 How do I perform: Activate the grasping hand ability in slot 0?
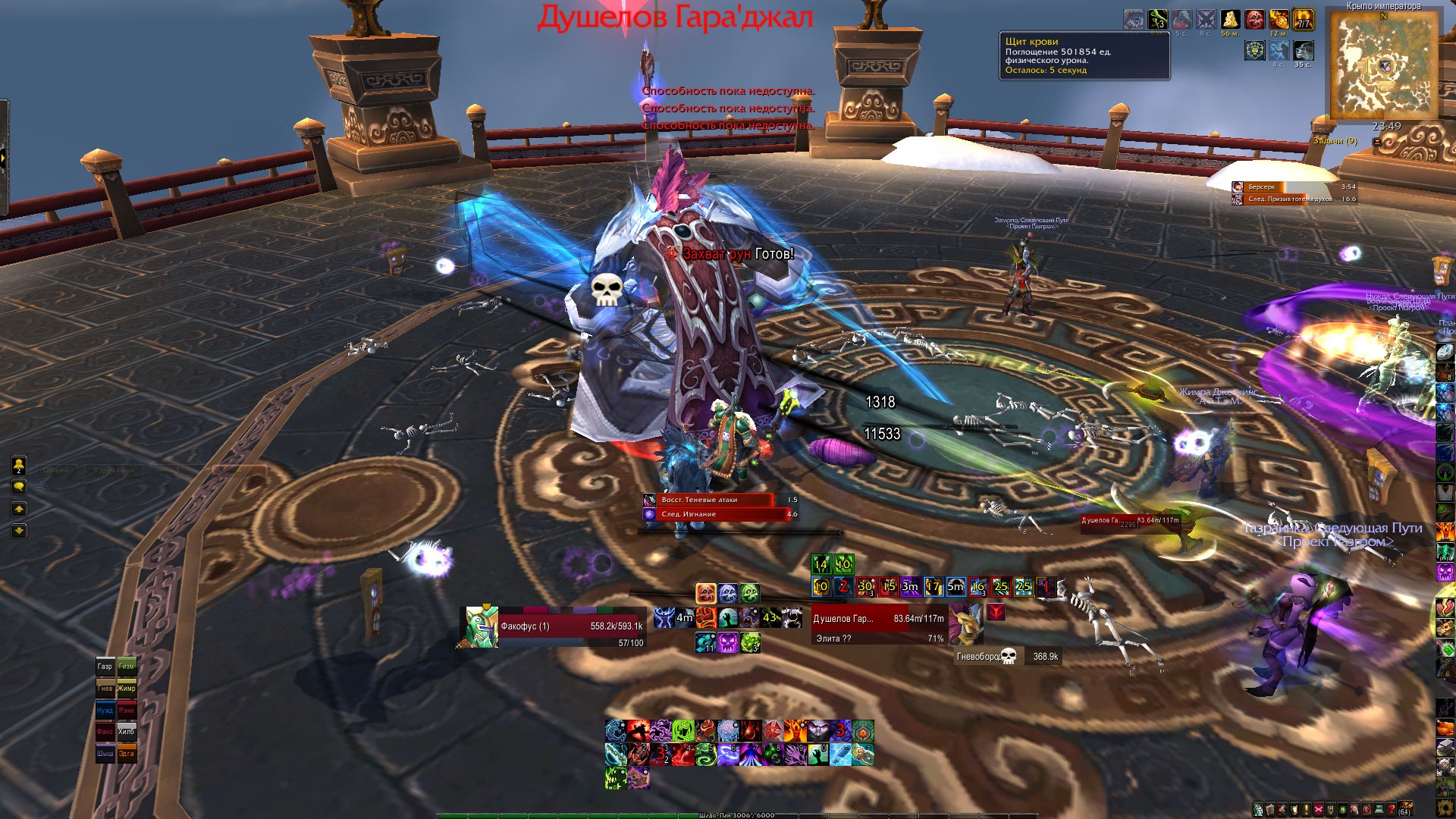(818, 754)
